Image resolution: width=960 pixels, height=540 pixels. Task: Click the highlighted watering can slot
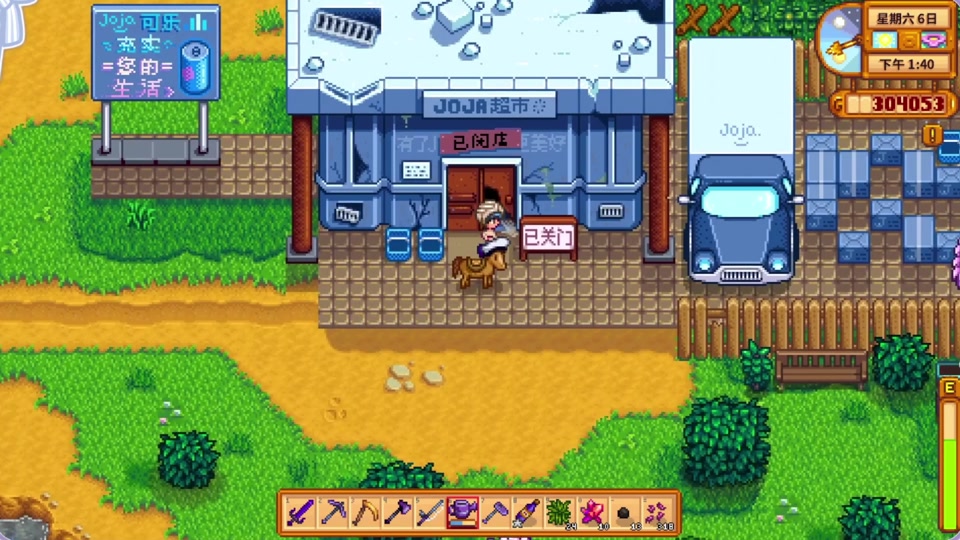pyautogui.click(x=462, y=512)
